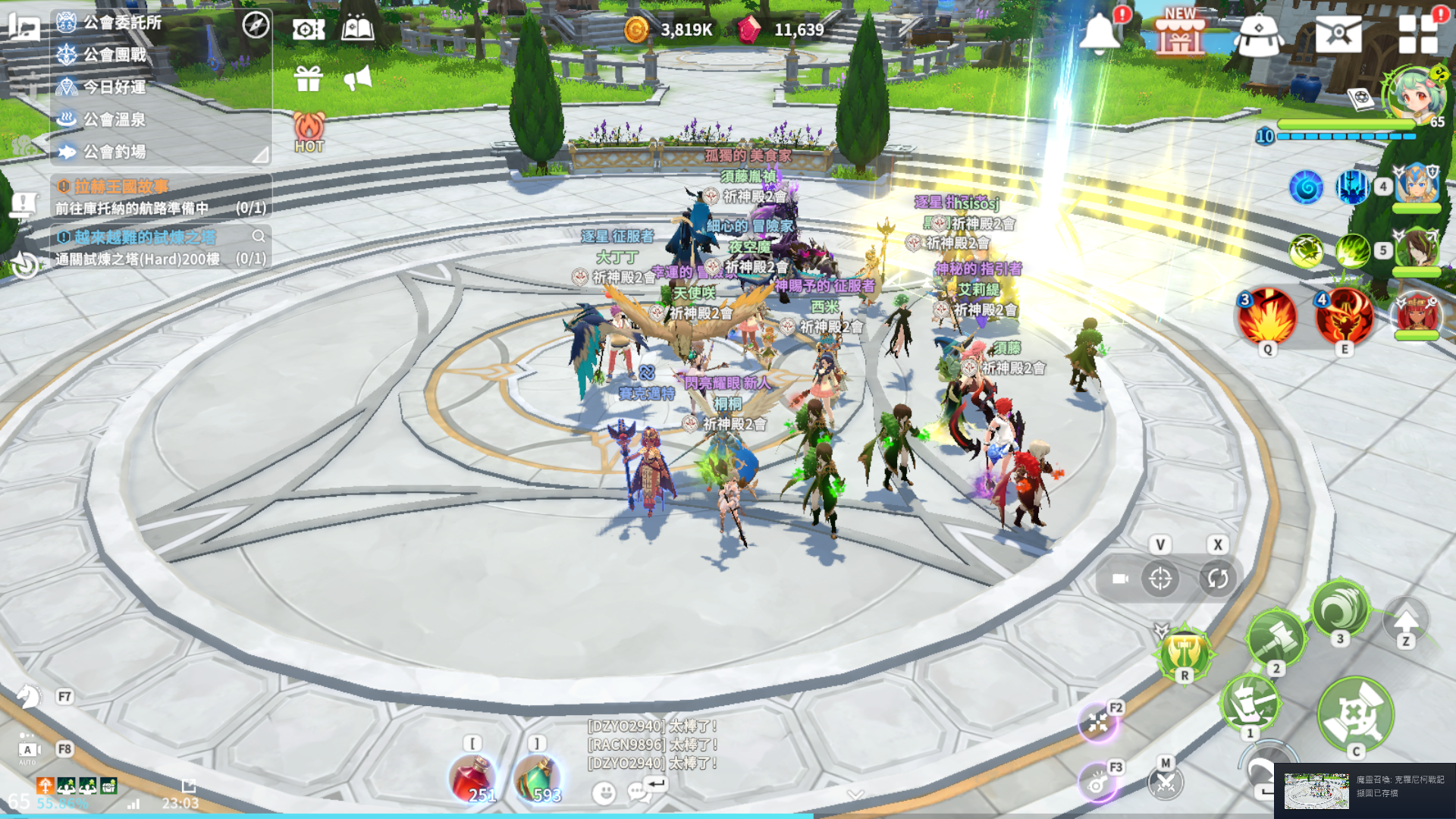The image size is (1456, 819).
Task: Track the 拉赫王國故事 quest
Action: (121, 187)
